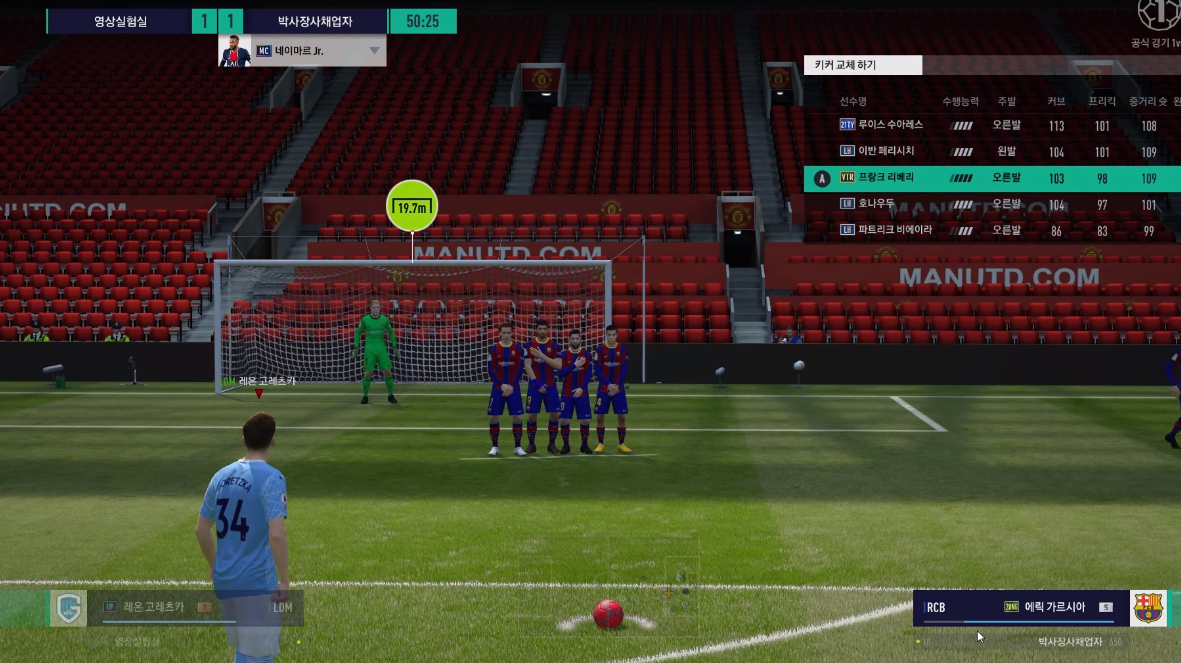The width and height of the screenshot is (1181, 663).
Task: Choose Patrick Vieira (파트리크 비에이라) as kicker
Action: 894,230
